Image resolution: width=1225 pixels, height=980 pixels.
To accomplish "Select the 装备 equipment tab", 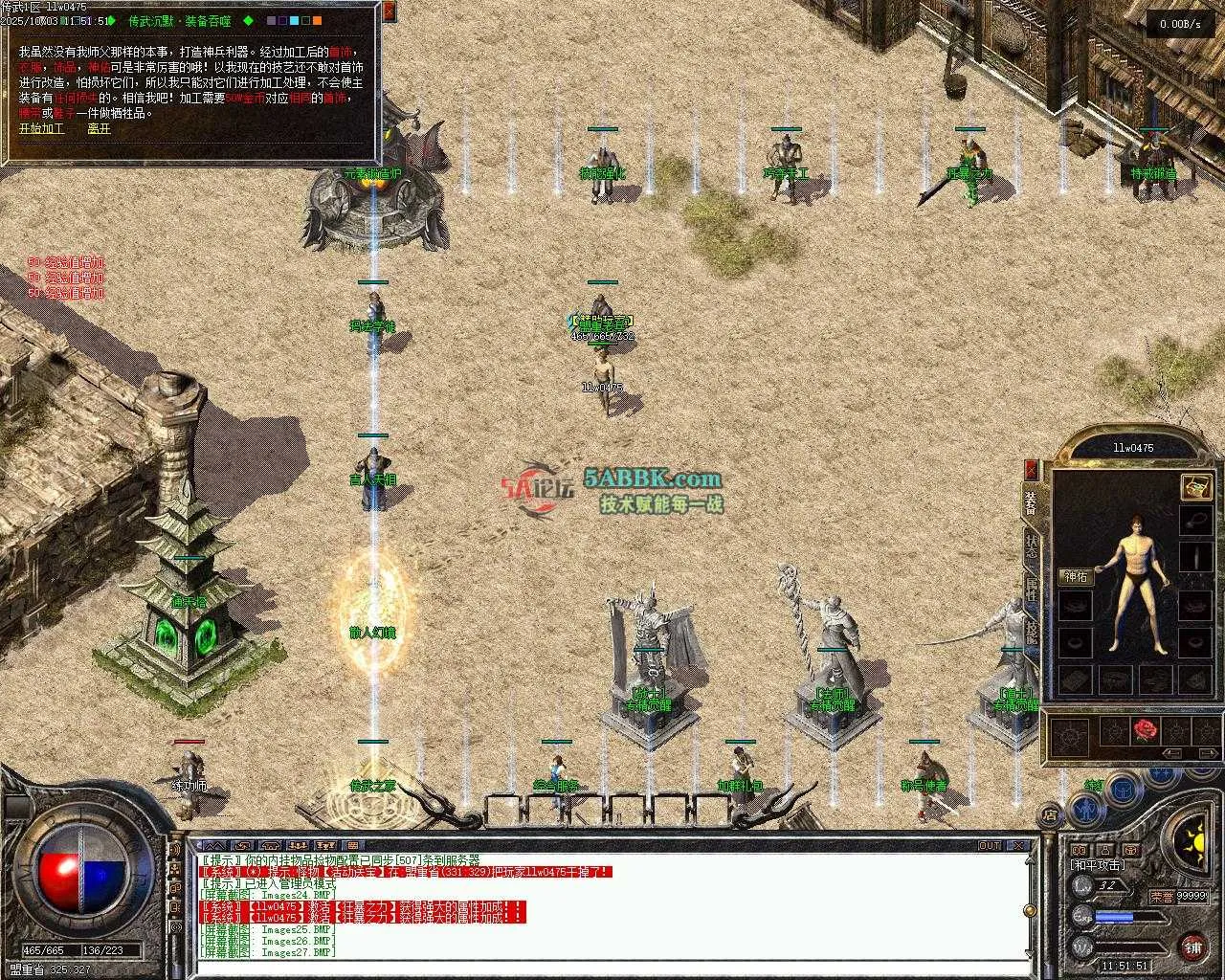I will pos(1031,504).
